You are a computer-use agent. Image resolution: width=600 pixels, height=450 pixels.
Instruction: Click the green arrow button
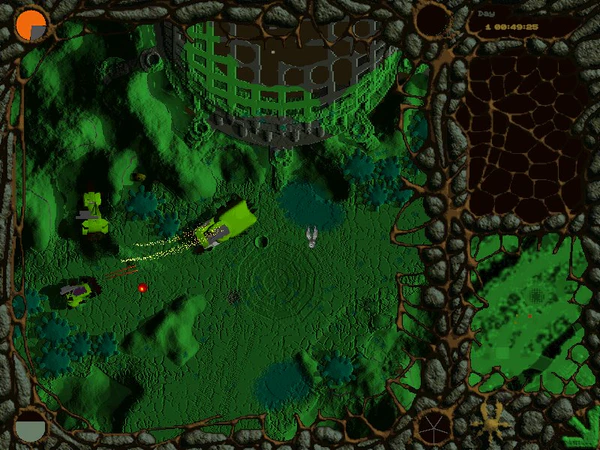[578, 430]
